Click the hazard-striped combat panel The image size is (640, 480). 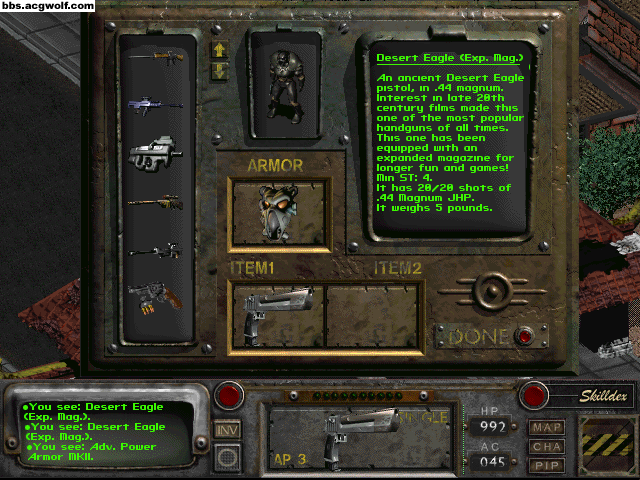603,440
